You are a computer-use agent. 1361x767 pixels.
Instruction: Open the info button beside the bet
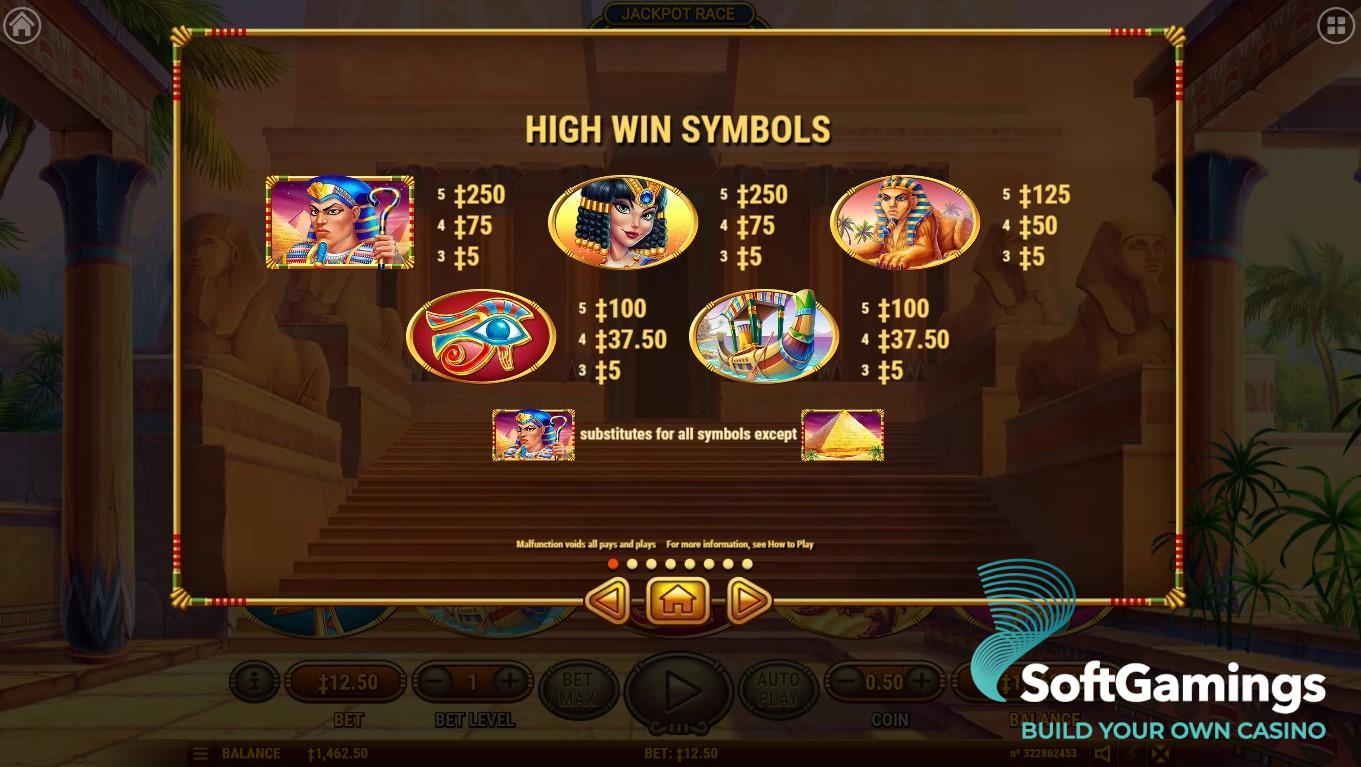pyautogui.click(x=253, y=683)
